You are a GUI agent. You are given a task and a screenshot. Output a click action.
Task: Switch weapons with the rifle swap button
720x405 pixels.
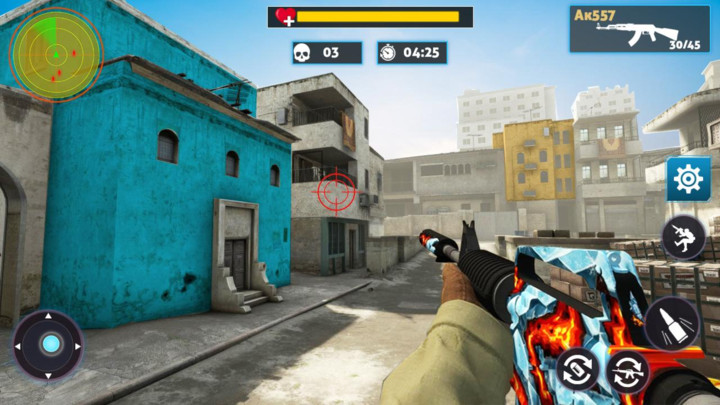628,372
